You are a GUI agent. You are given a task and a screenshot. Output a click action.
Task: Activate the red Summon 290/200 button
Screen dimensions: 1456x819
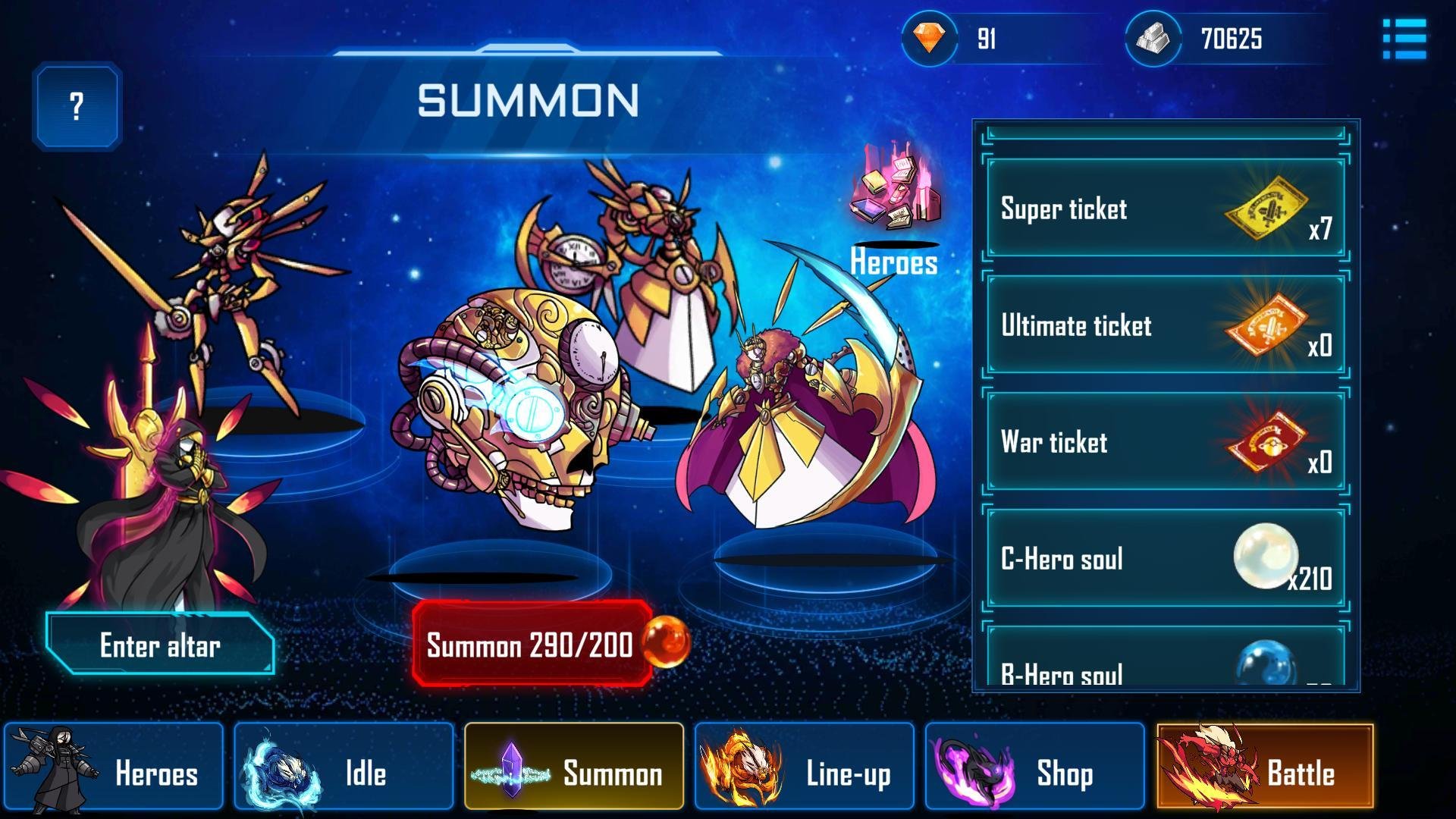532,645
